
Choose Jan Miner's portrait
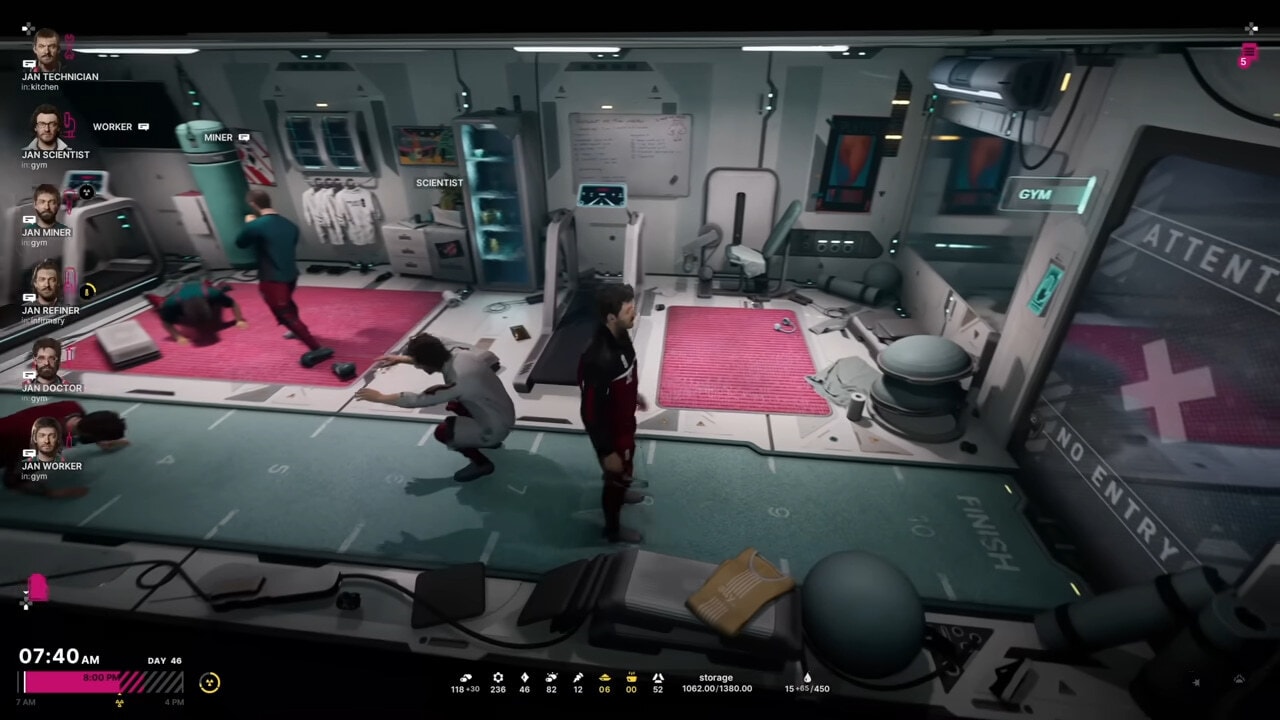(x=46, y=204)
